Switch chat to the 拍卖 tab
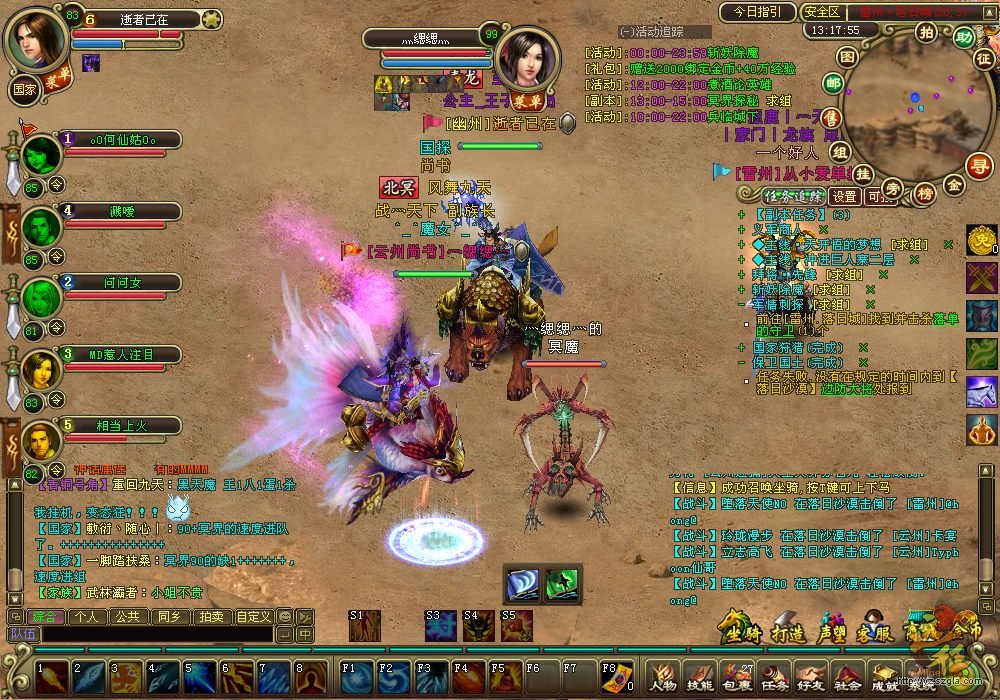Screen dimensions: 1000x700 point(210,617)
